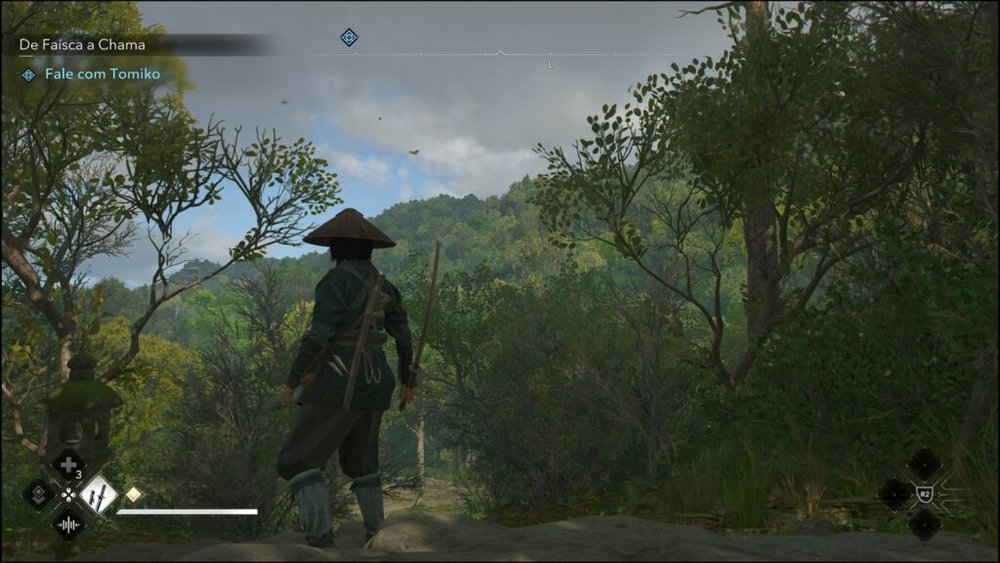Use the healing ration slot
The width and height of the screenshot is (1000, 563).
tap(68, 464)
